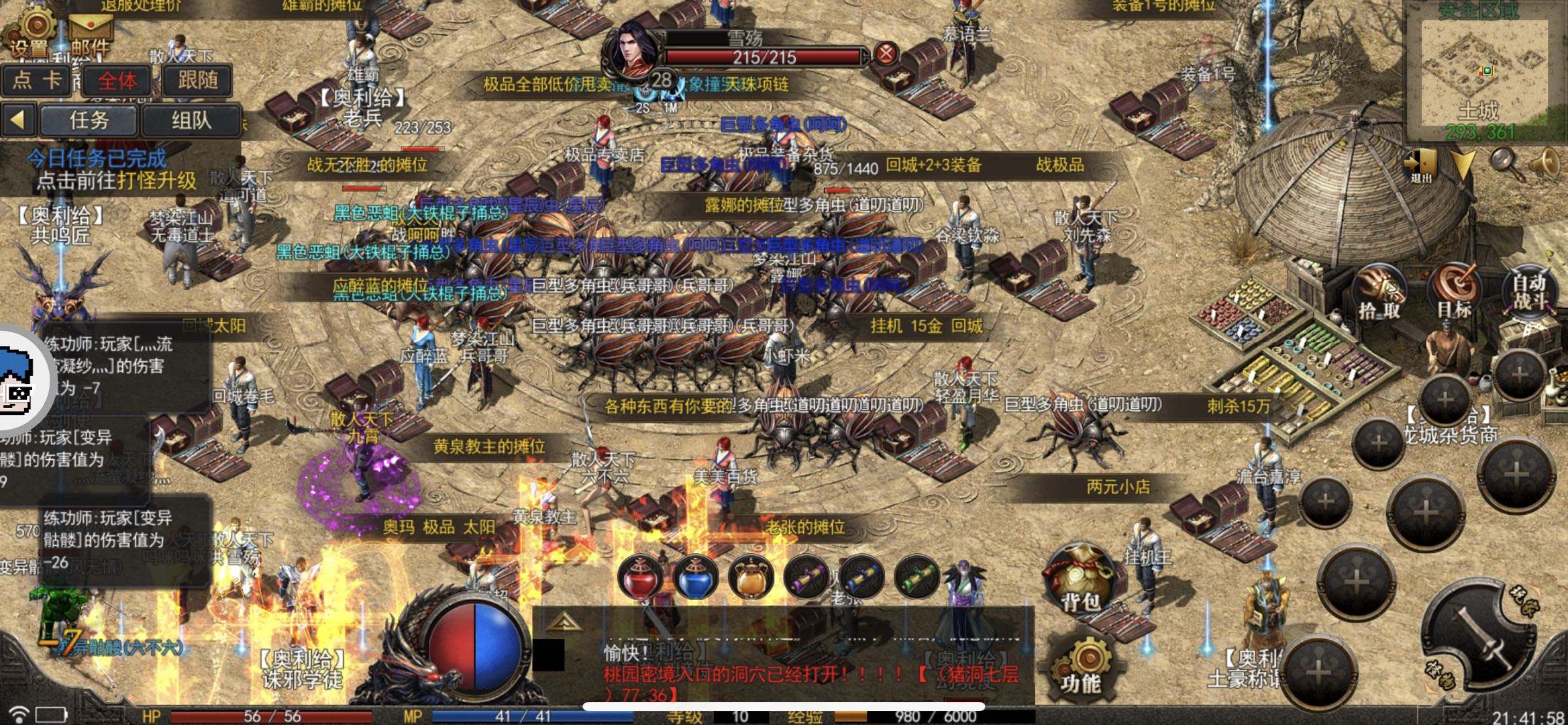Screen dimensions: 1568x725
Task: Select the 全体 mode button
Action: tap(117, 81)
